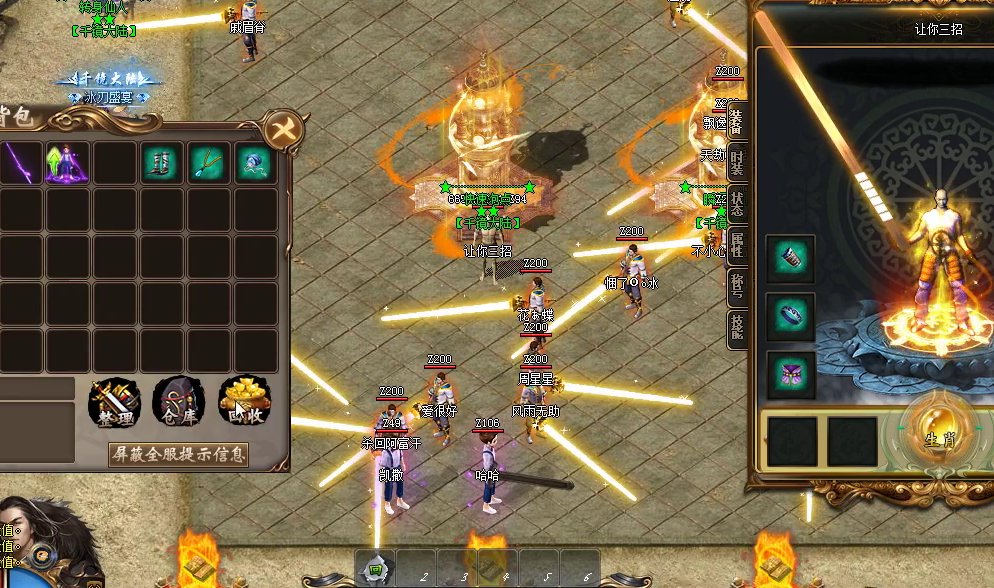Select the boots item in the backpack
The image size is (994, 588).
[x=160, y=163]
